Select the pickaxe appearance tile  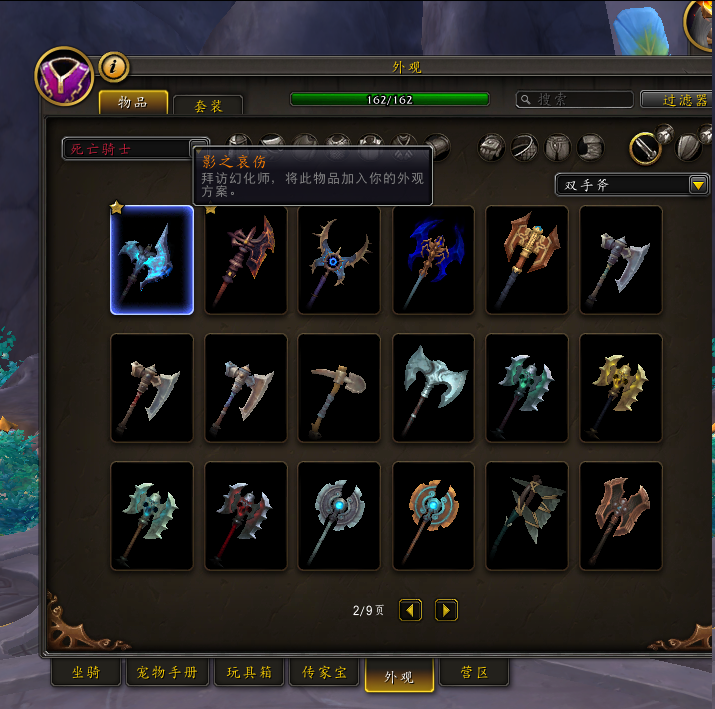pyautogui.click(x=339, y=388)
